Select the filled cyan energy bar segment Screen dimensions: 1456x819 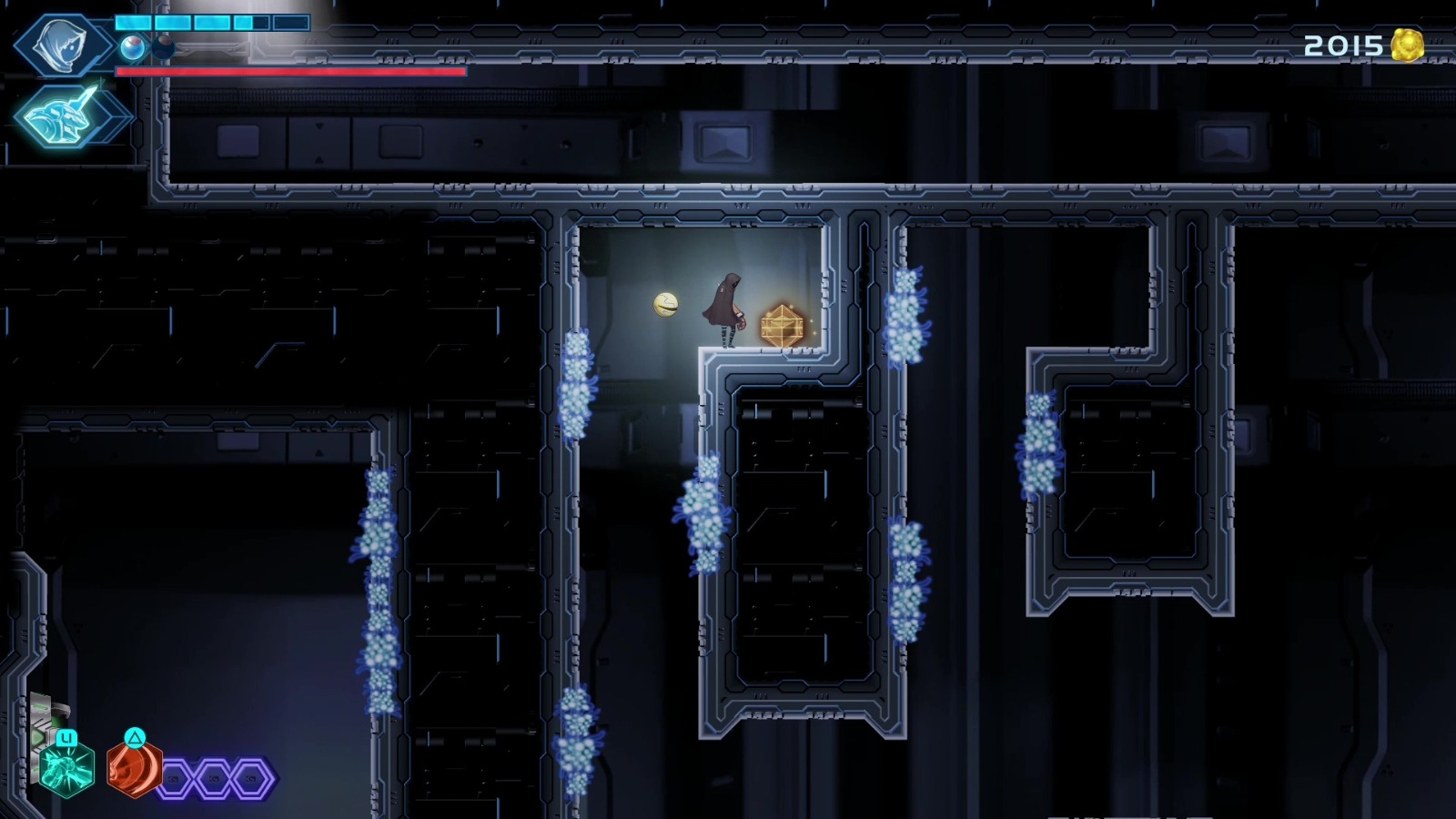tap(132, 23)
